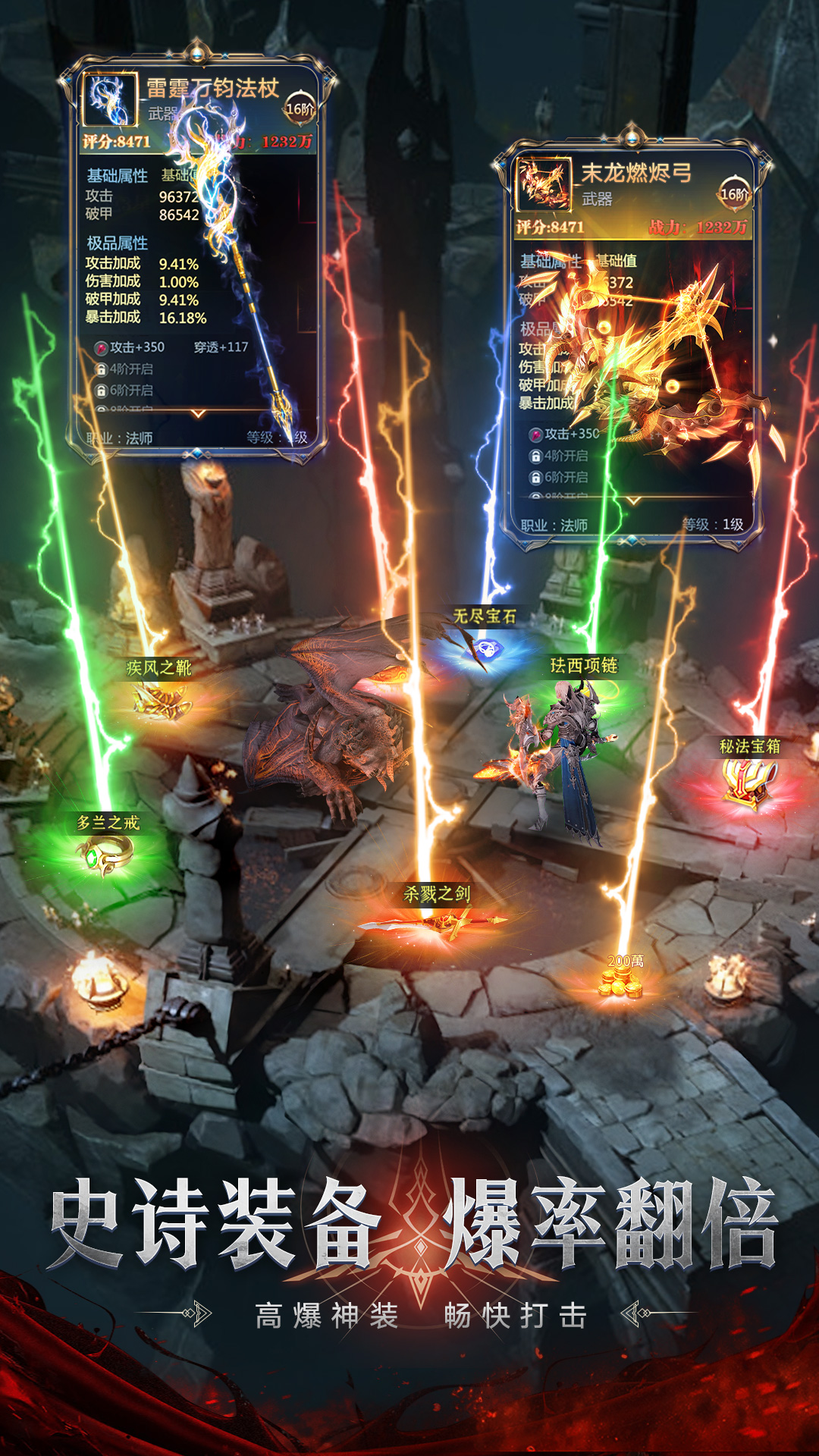Open the 秘法宝箱 treasure chest drop

[x=749, y=783]
